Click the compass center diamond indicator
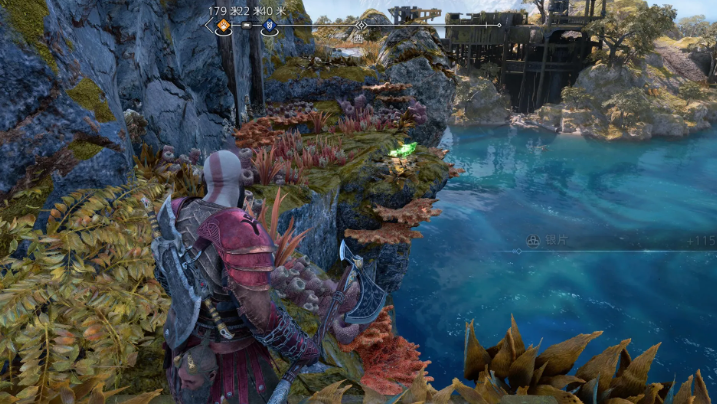The image size is (717, 404). pyautogui.click(x=360, y=25)
